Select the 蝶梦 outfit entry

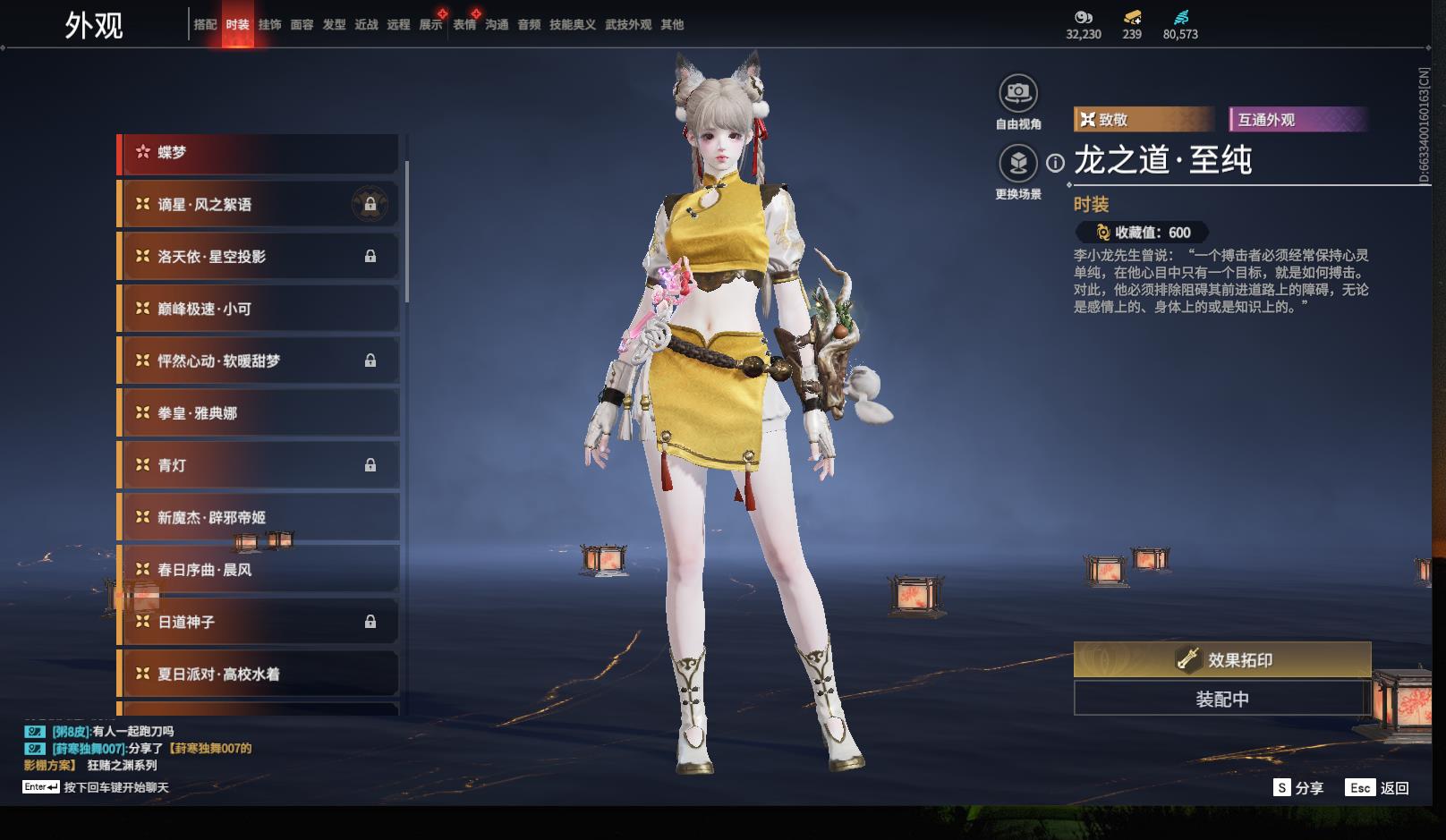pos(258,153)
